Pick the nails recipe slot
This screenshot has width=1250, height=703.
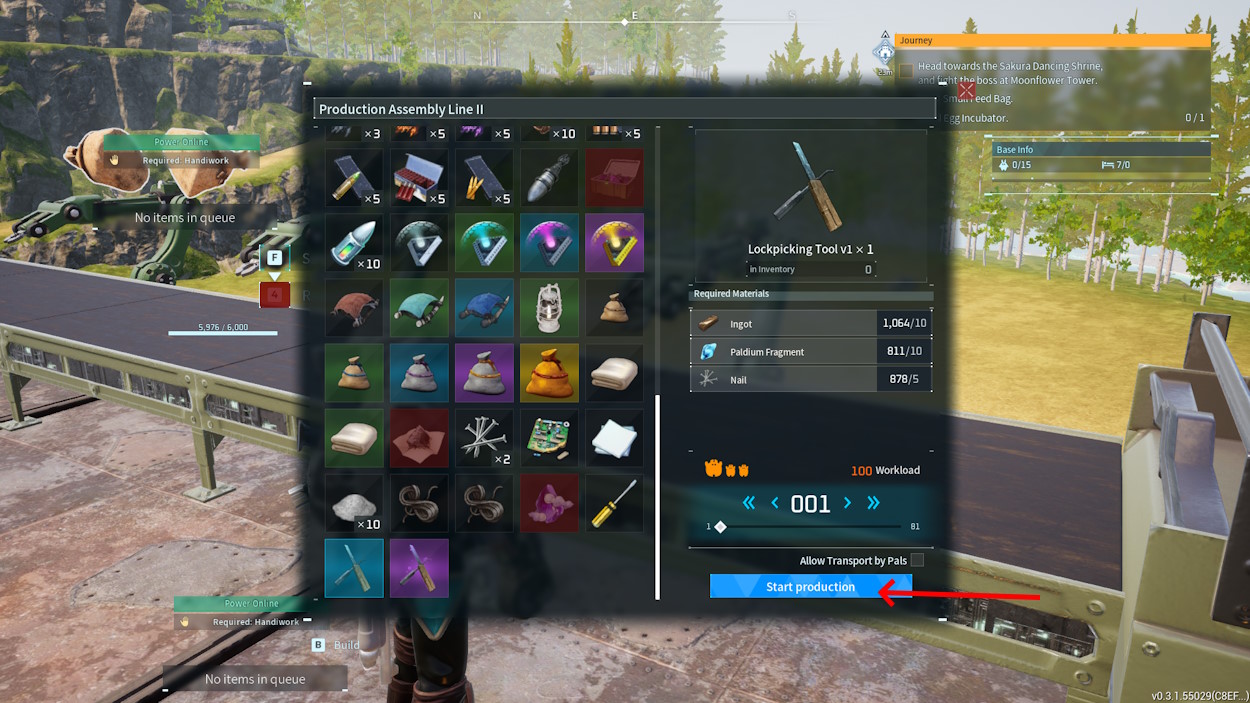point(484,438)
